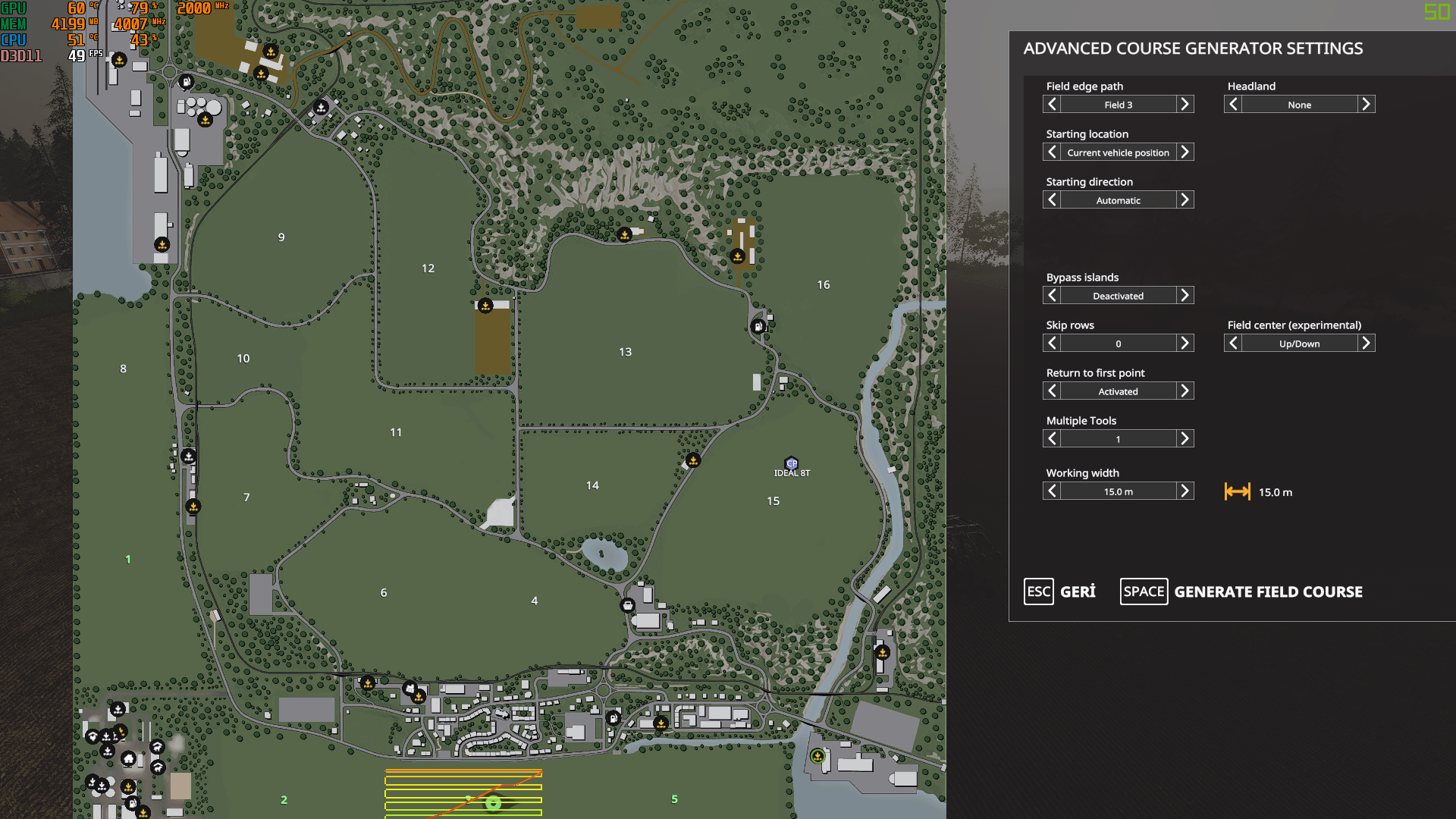Click a cow barn icon east of the village
Viewport: 1456px width, 819px height.
tap(158, 746)
